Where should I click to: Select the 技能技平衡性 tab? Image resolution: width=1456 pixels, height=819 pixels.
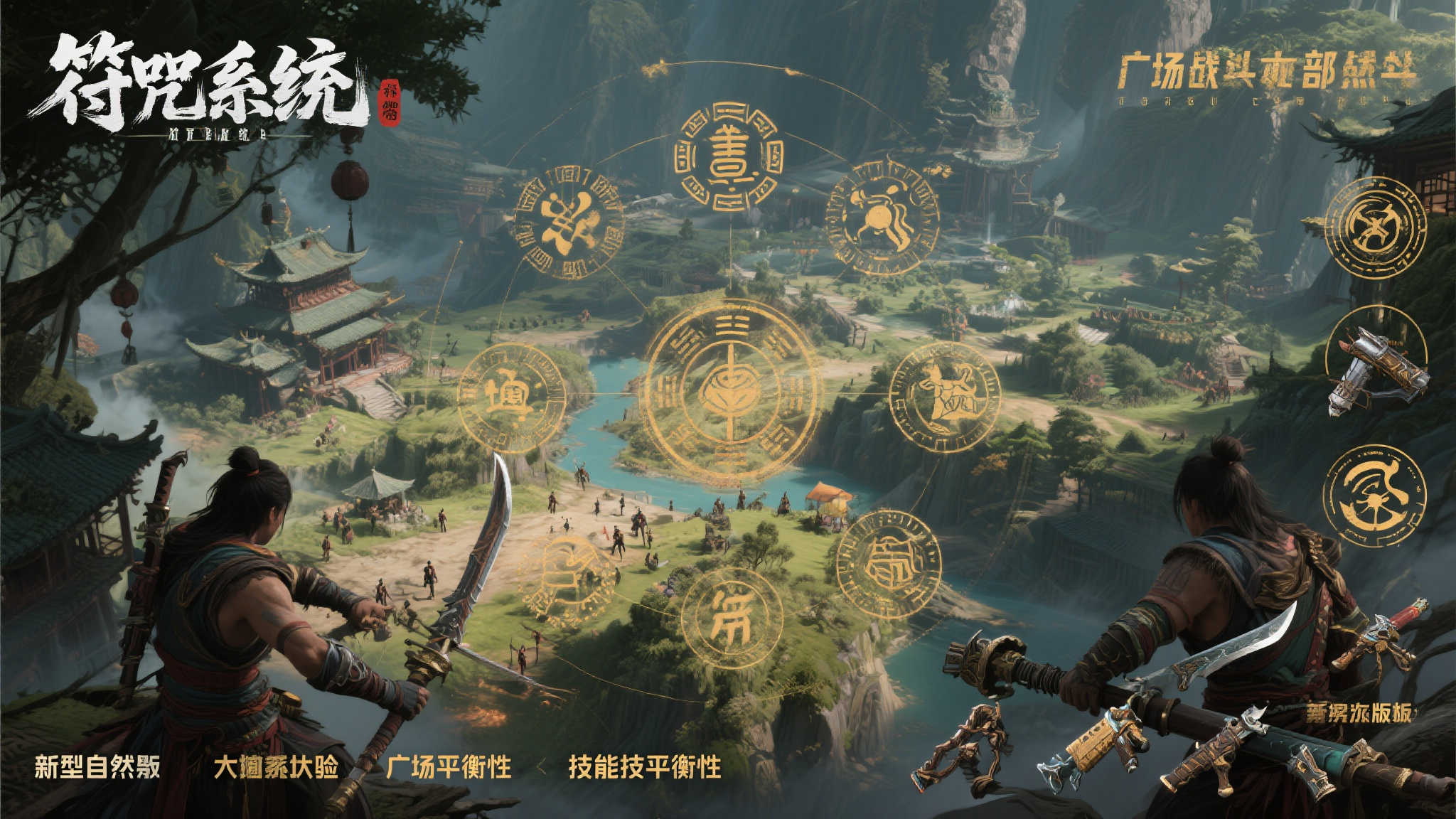[x=644, y=768]
